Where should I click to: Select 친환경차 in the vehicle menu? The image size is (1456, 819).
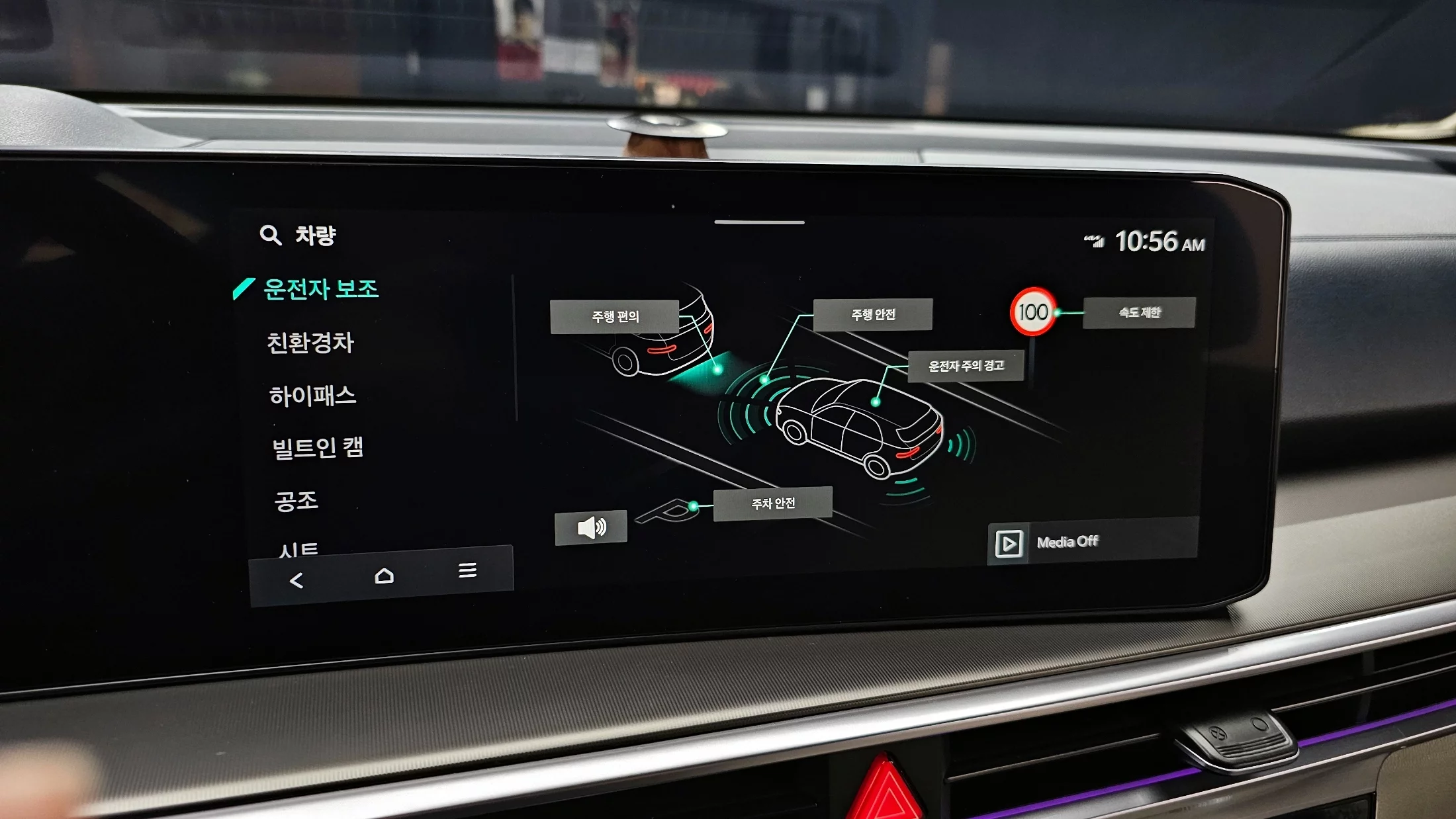click(x=310, y=343)
